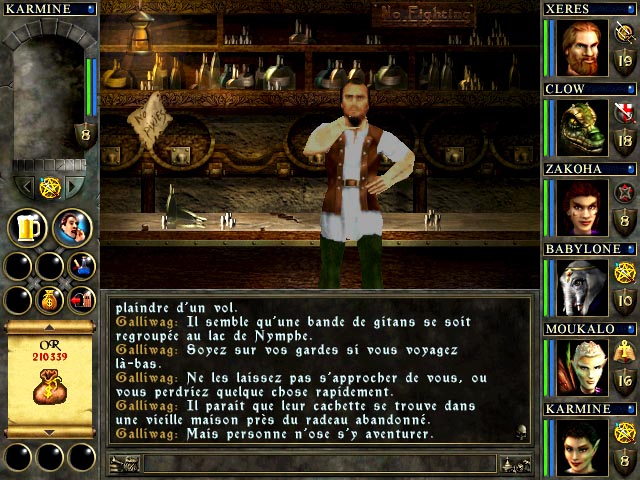This screenshot has height=480, width=640.
Task: Pick Moukalo's portrait
Action: 580,366
